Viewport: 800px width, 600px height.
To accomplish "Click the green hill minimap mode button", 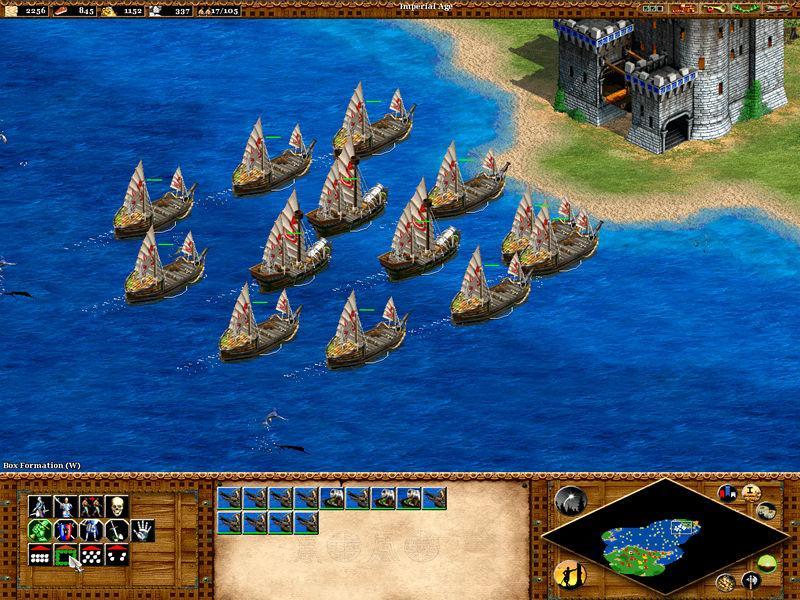I will pyautogui.click(x=766, y=565).
